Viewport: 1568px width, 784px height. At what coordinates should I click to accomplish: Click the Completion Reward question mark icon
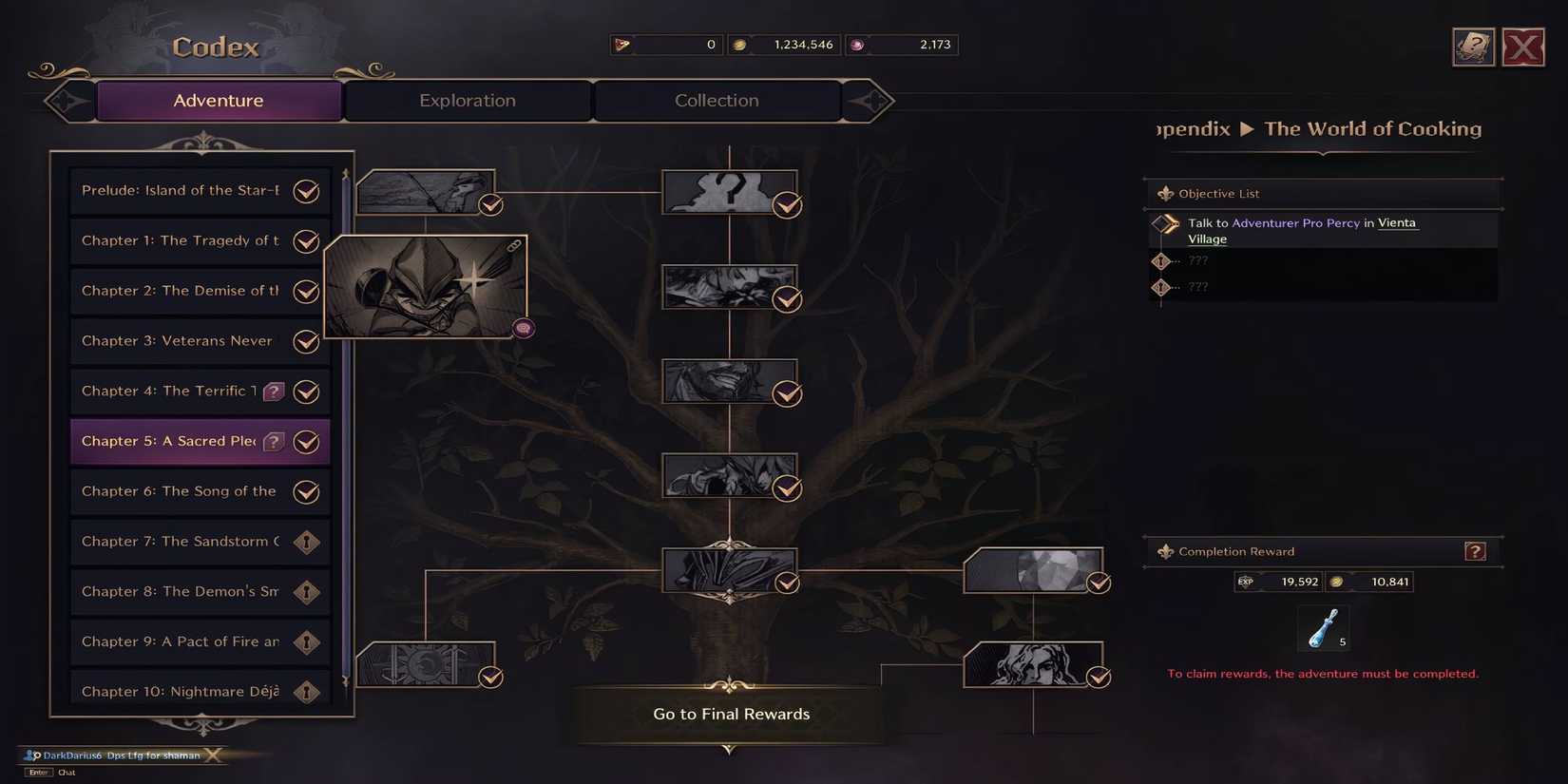click(1475, 551)
